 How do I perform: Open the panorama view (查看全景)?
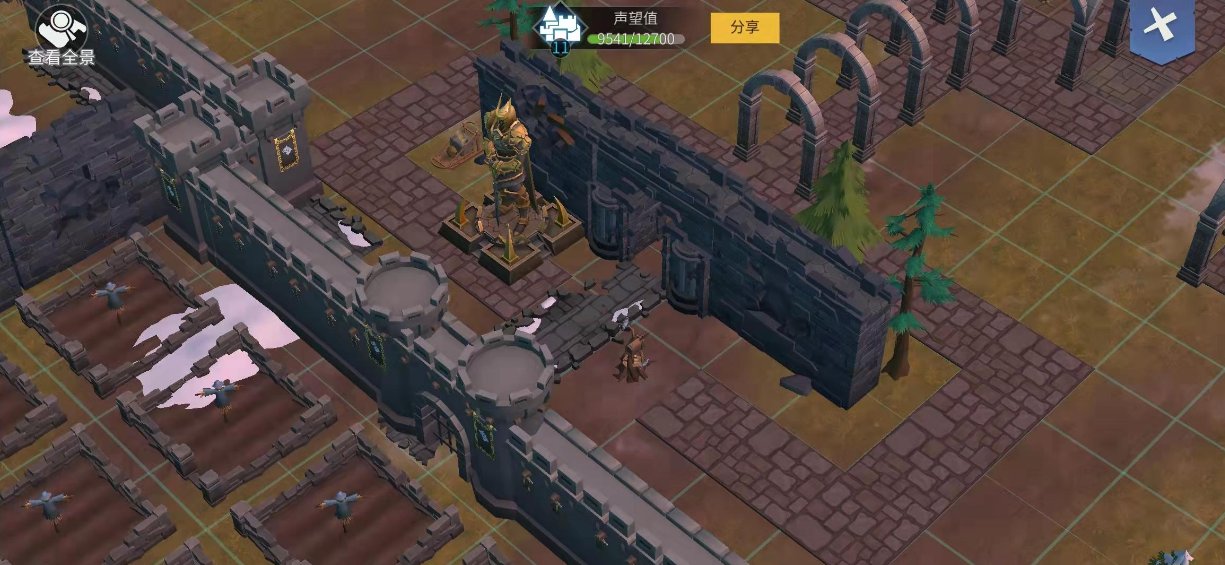[61, 35]
